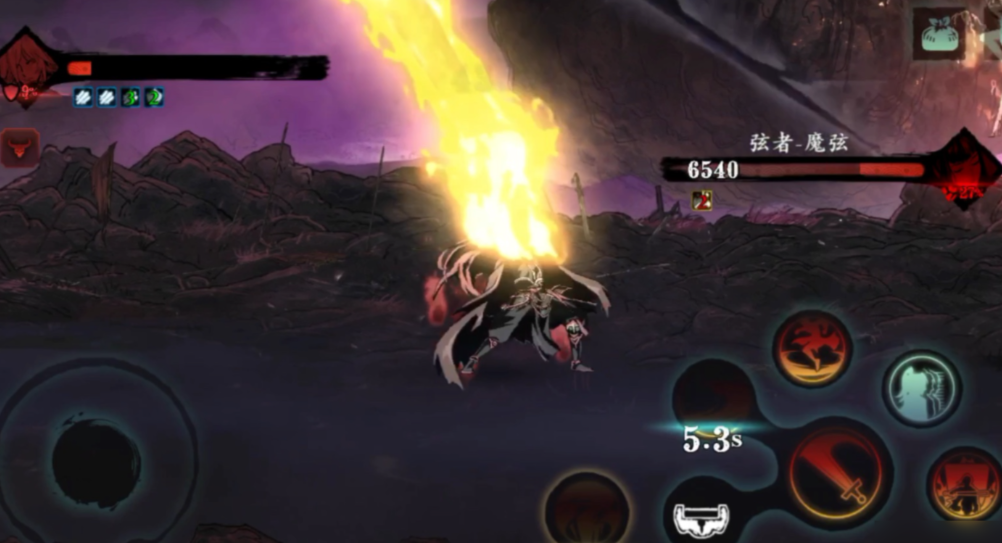Image resolution: width=1002 pixels, height=543 pixels.
Task: Tap the red bull head icon
Action: (x=20, y=147)
